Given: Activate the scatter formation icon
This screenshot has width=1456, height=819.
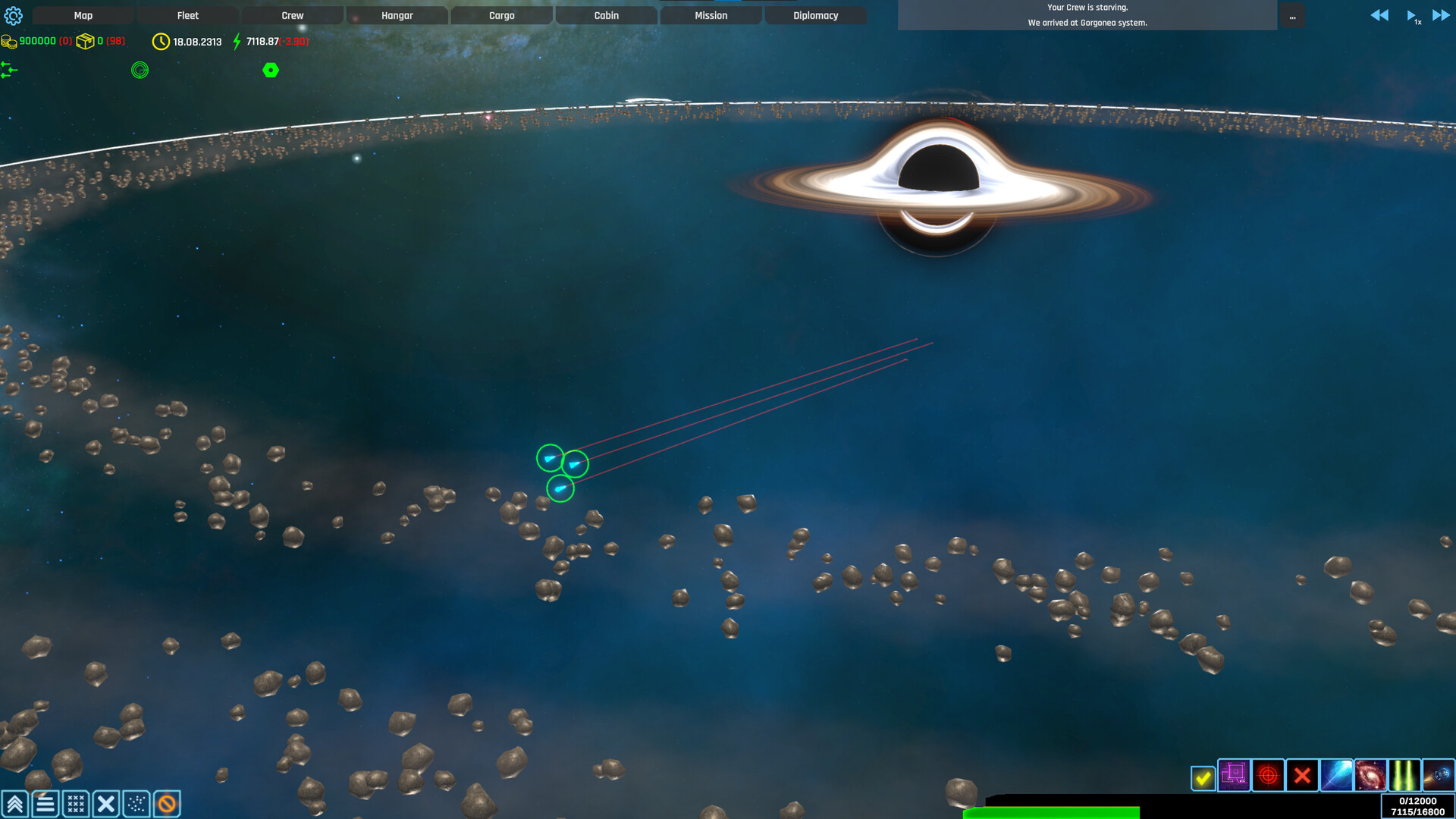Looking at the screenshot, I should click(x=135, y=803).
